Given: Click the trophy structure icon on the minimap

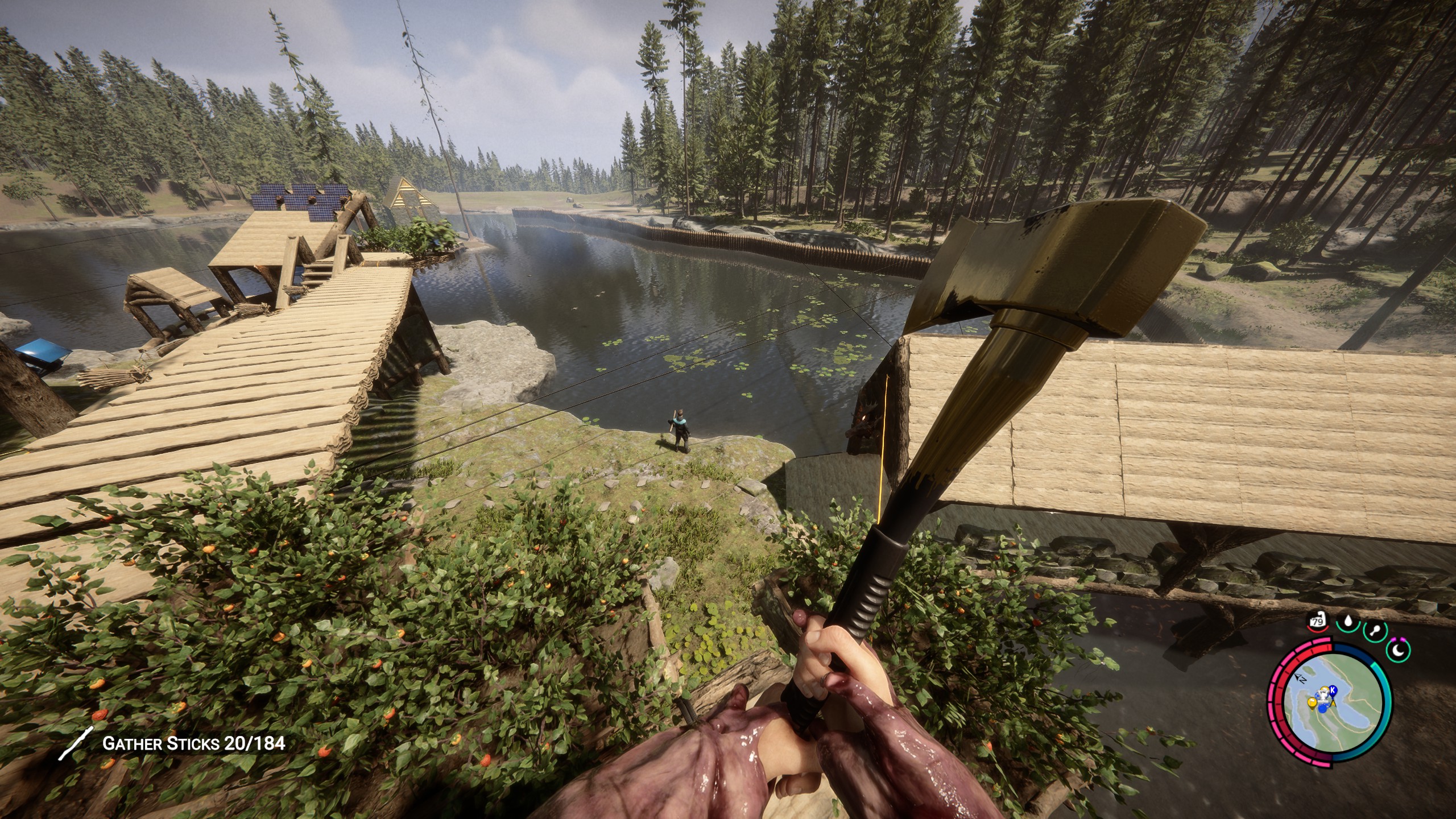Looking at the screenshot, I should click(x=1323, y=695).
